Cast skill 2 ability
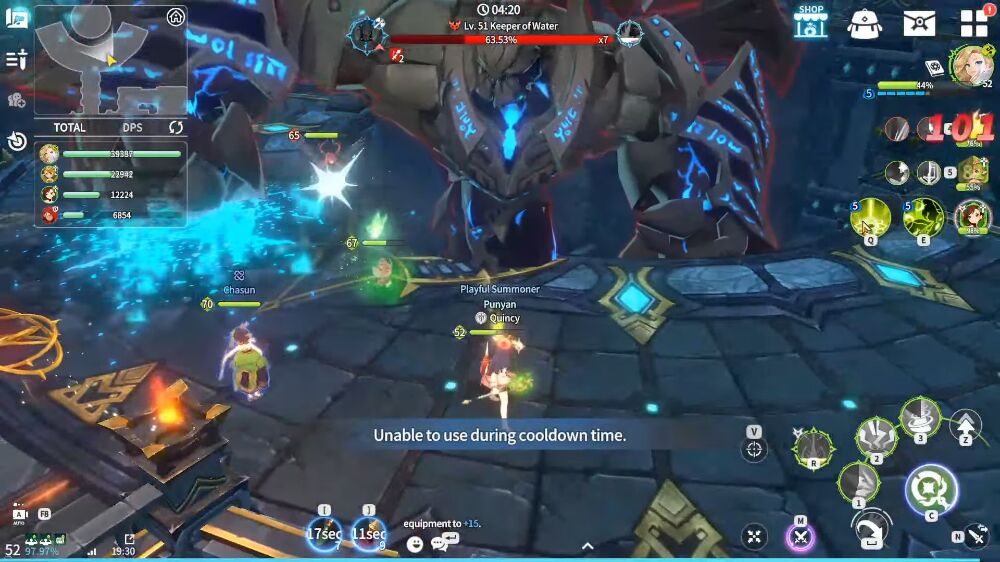The image size is (1000, 562). point(875,438)
